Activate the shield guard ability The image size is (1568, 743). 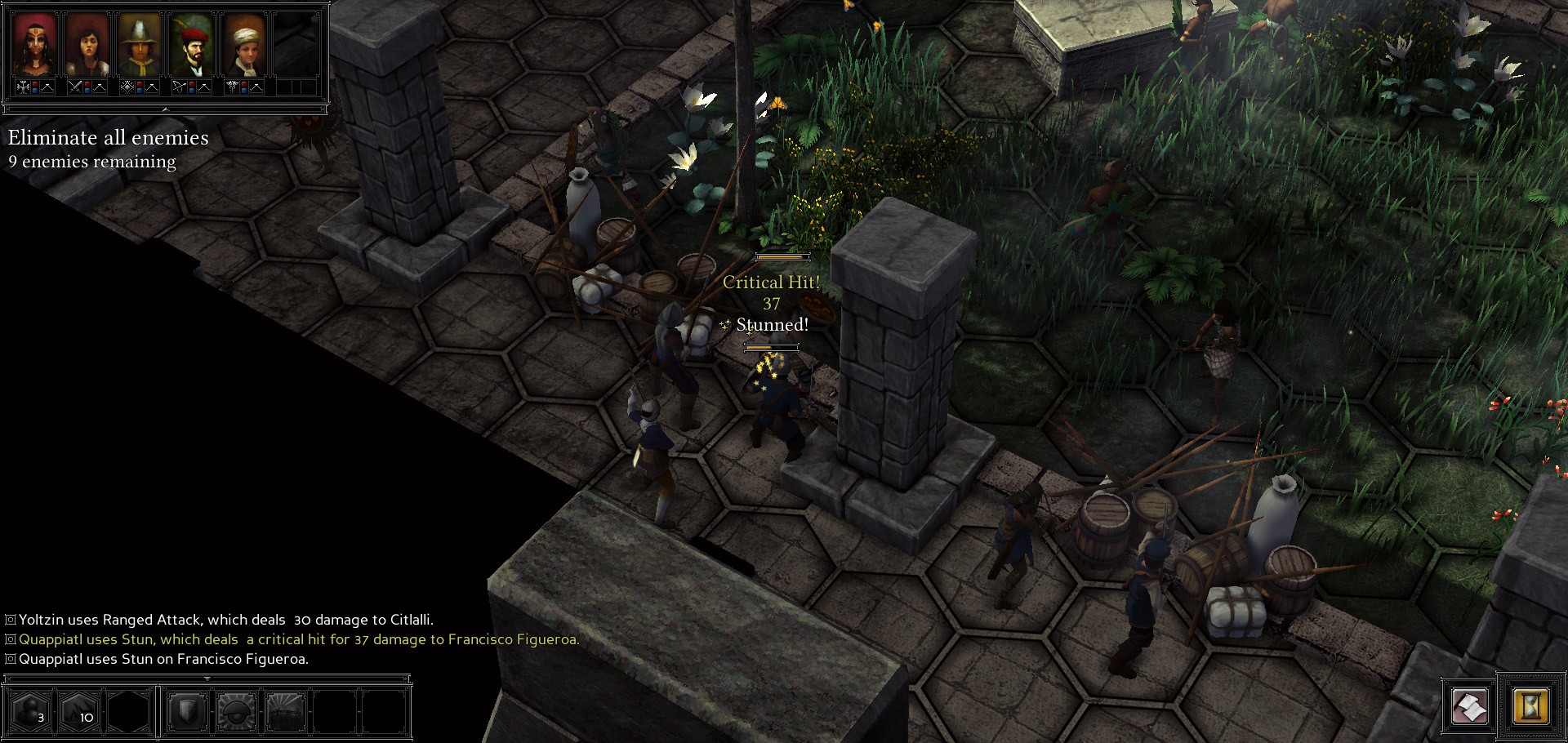187,711
